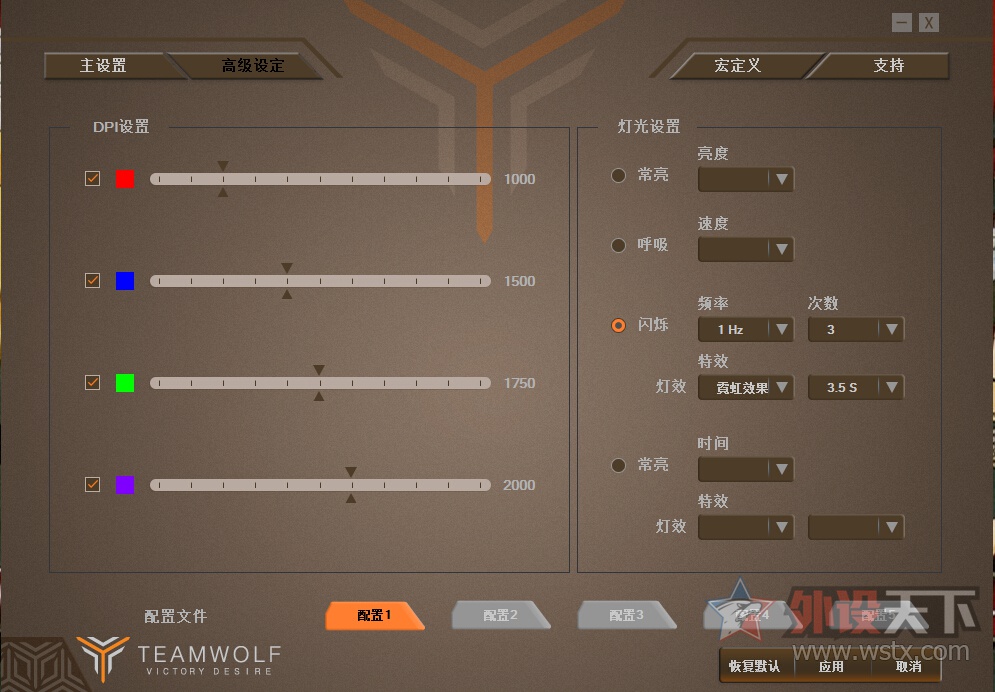Choose the 闪烁 flashing light mode
Image resolution: width=995 pixels, height=692 pixels.
(619, 325)
